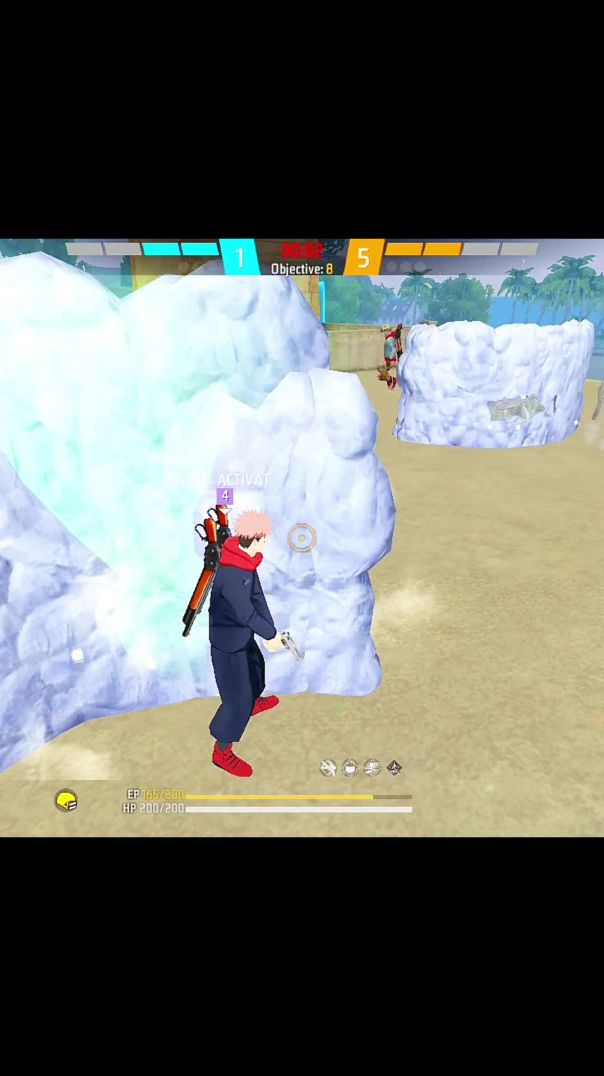Image resolution: width=604 pixels, height=1076 pixels.
Task: Select the dark diamond-shaped skill icon
Action: (394, 768)
